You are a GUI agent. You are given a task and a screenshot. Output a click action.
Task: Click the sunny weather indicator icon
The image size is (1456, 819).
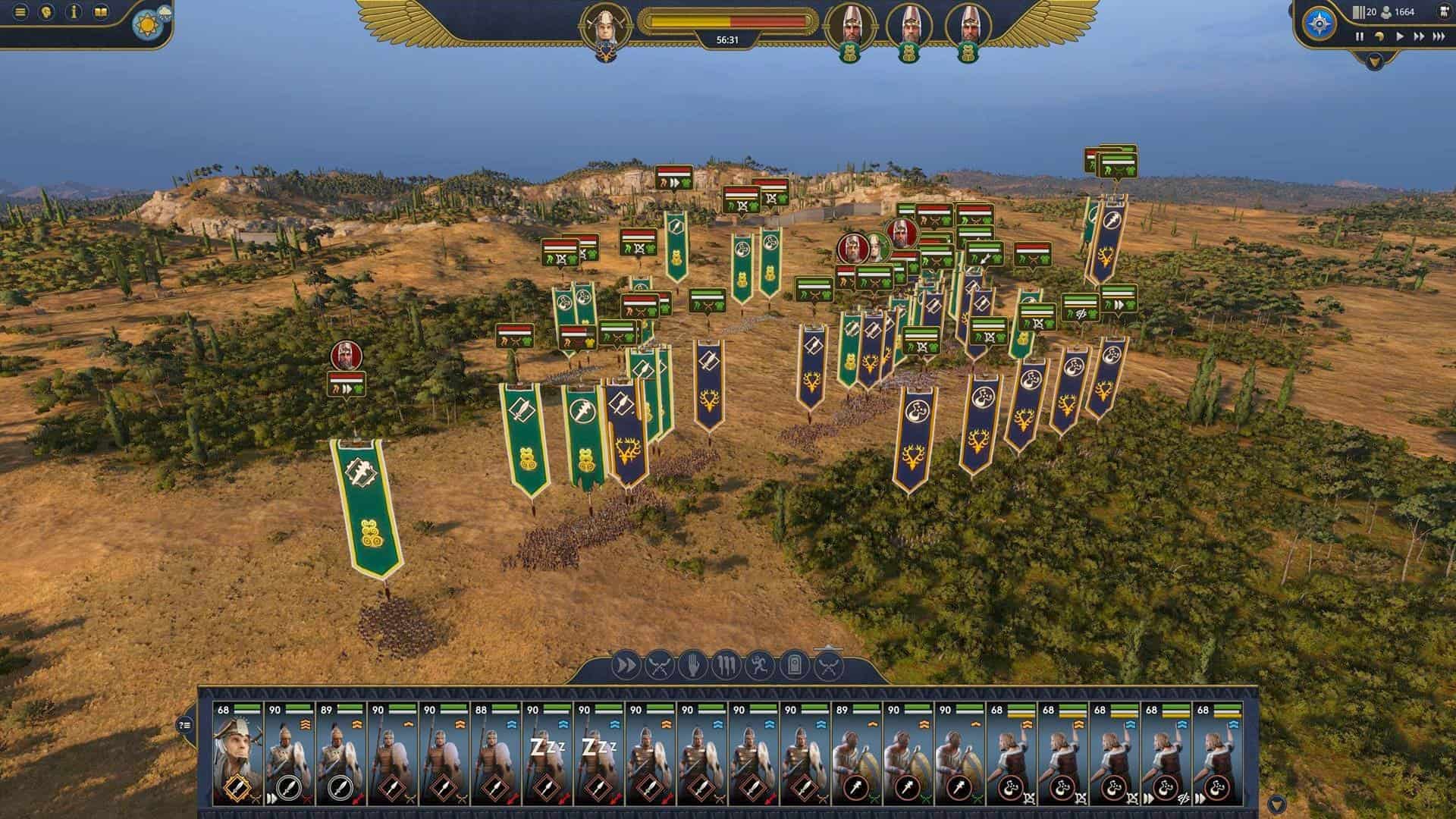pos(144,25)
